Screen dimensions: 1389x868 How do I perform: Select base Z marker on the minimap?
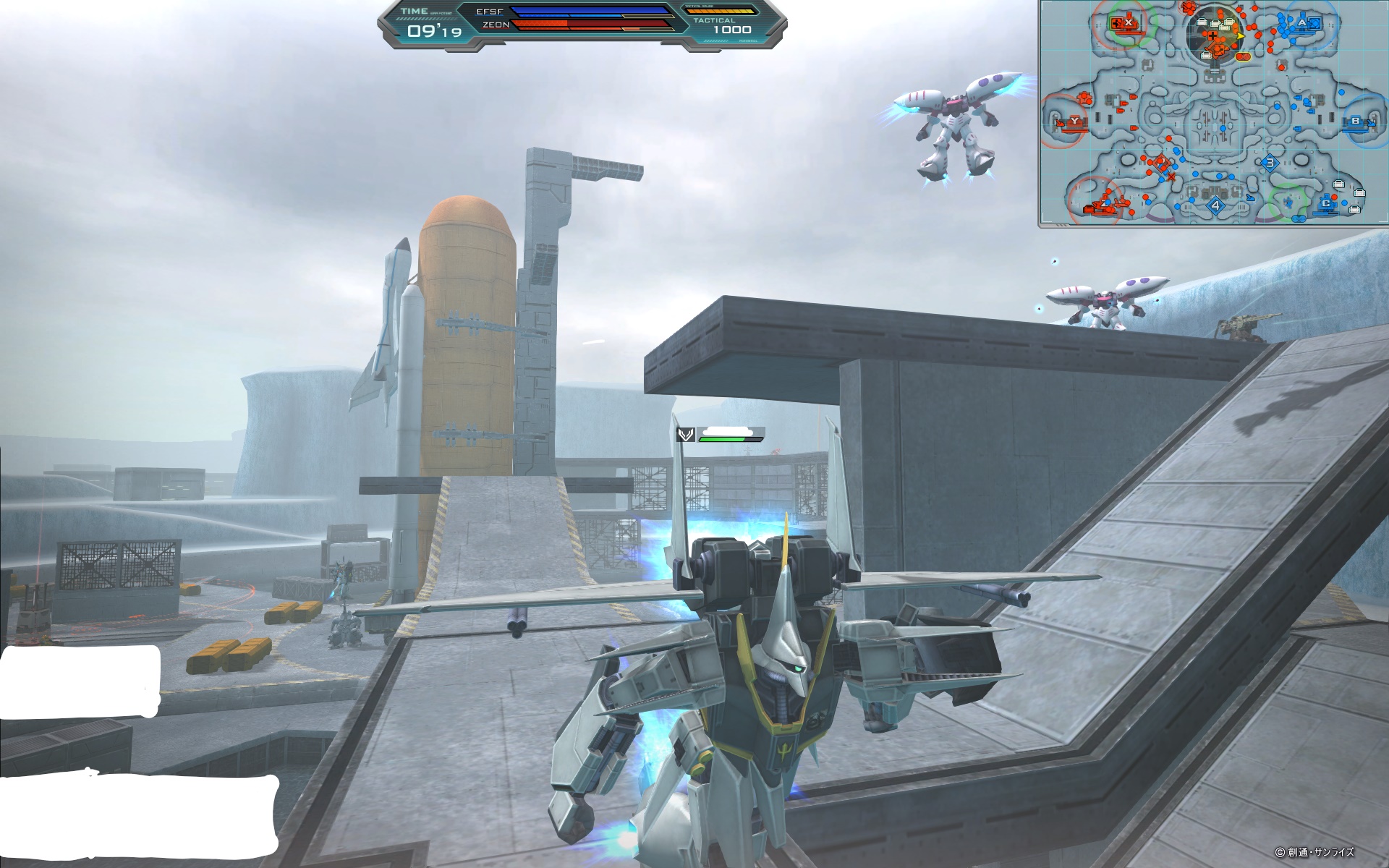point(1105,205)
